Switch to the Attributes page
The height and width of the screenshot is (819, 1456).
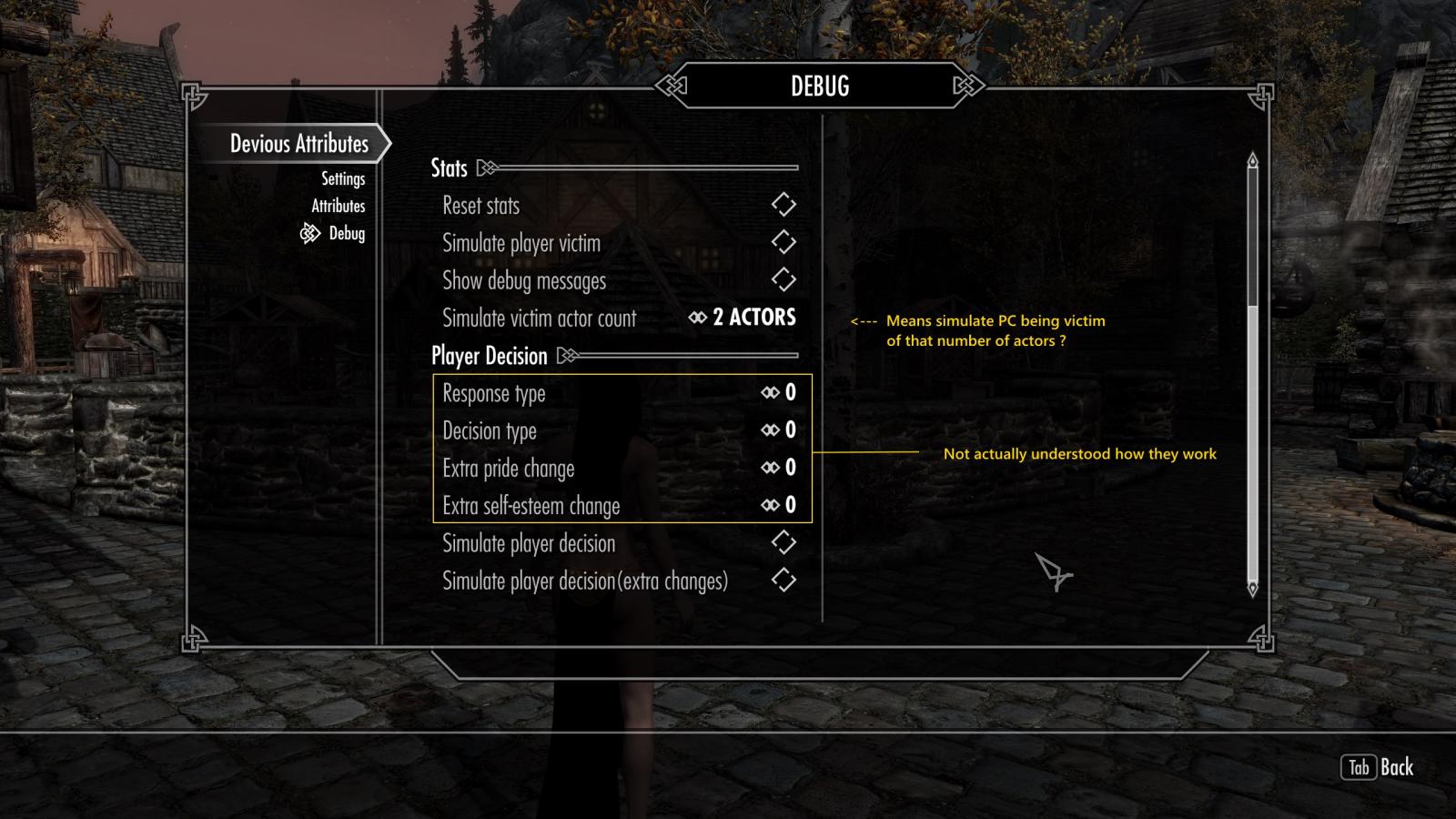pos(338,207)
